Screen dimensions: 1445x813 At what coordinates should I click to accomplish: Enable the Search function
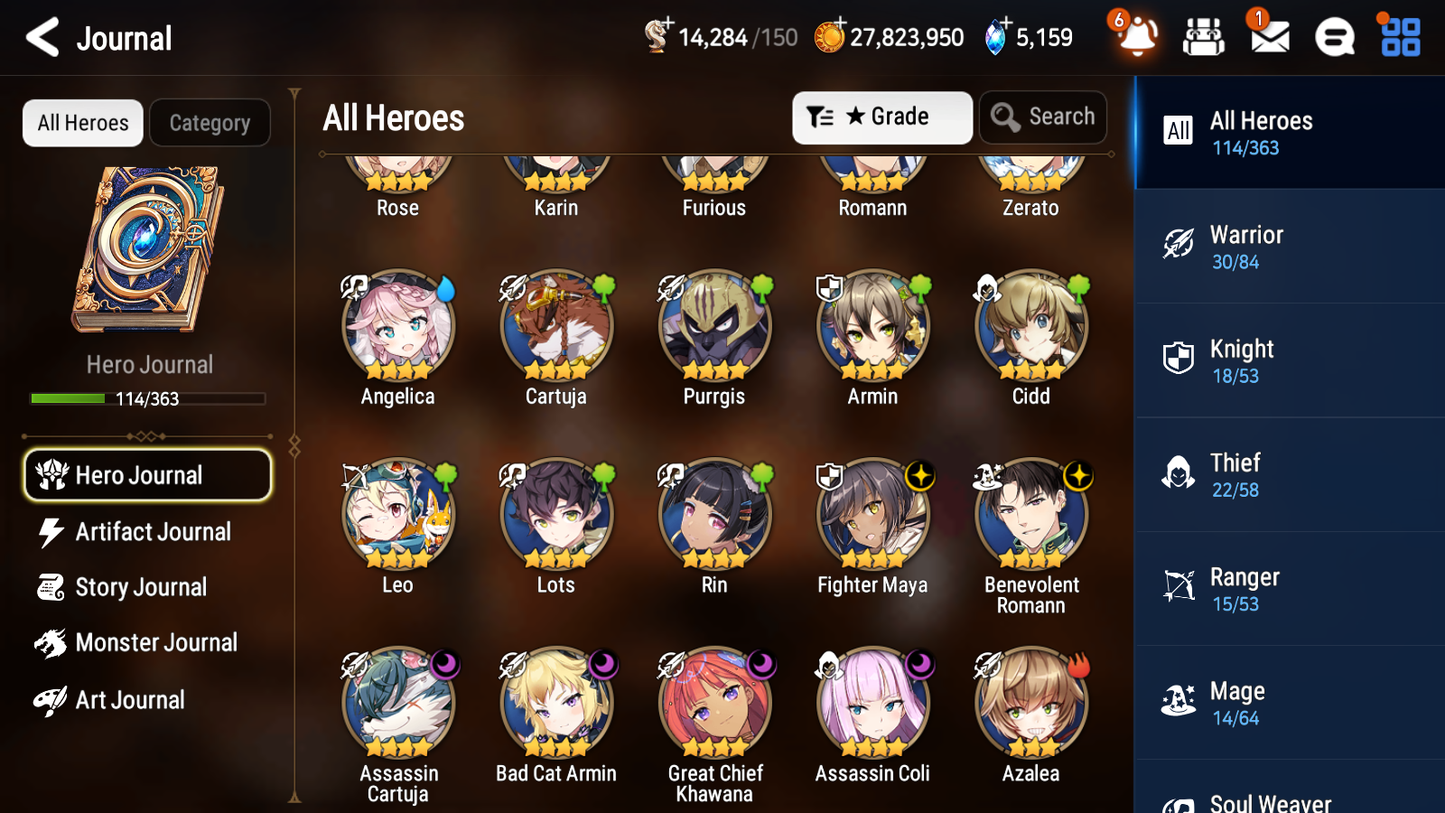click(1042, 117)
